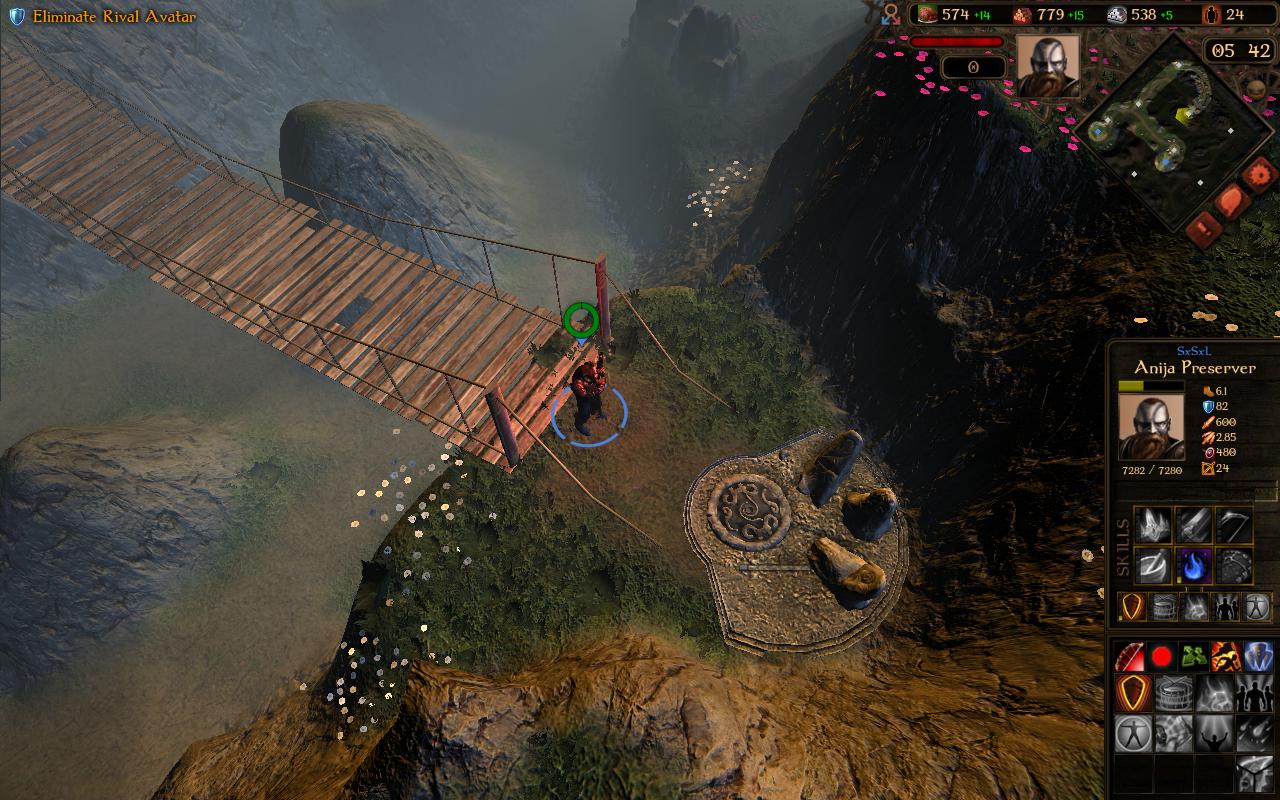
Task: Use the scythe skill icon
Action: tap(1234, 525)
